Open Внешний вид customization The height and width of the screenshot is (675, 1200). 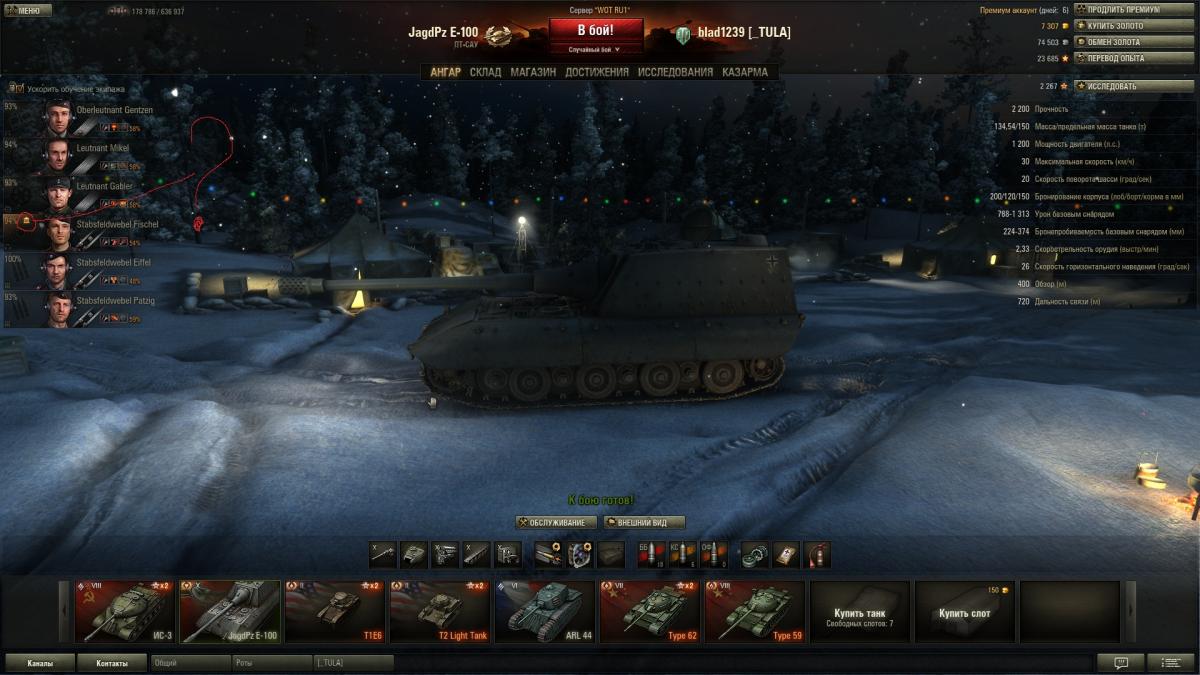644,522
